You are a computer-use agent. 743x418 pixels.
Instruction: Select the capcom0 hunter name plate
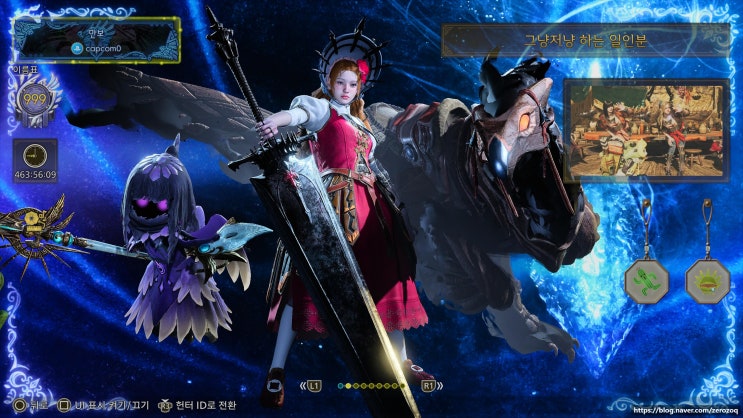(97, 39)
